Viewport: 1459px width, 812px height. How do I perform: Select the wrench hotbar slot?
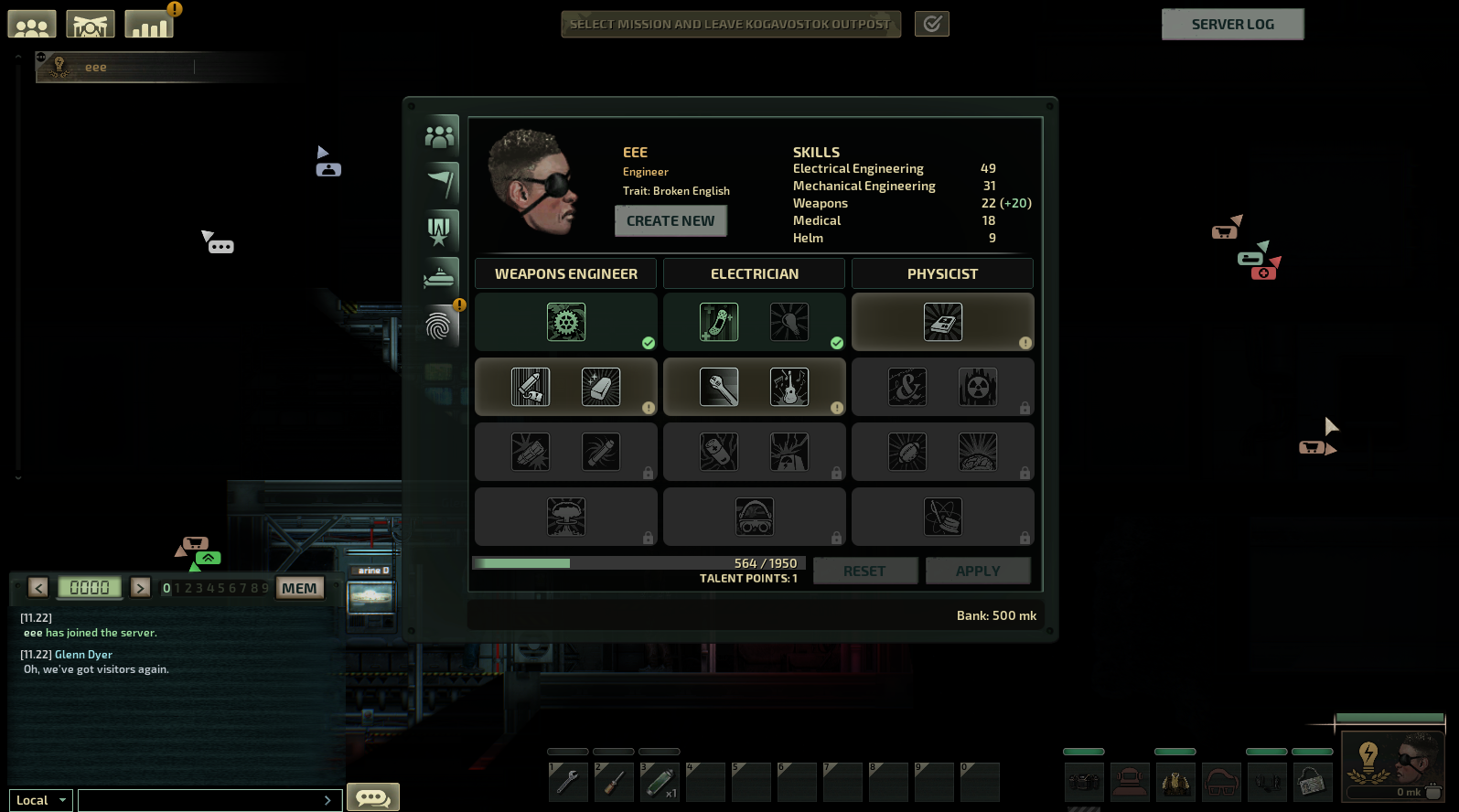(x=568, y=783)
